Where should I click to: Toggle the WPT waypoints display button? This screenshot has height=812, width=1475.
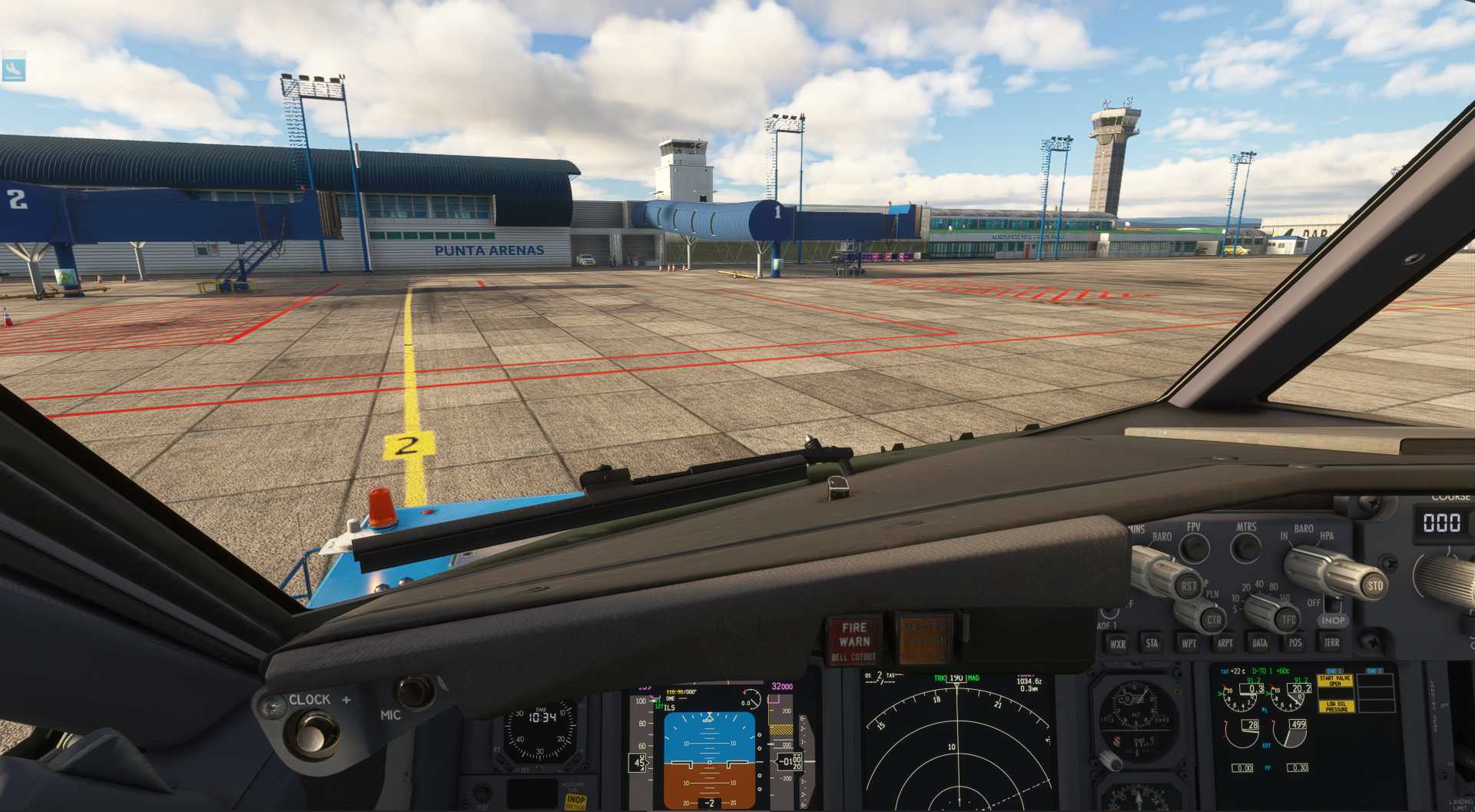pyautogui.click(x=1188, y=643)
